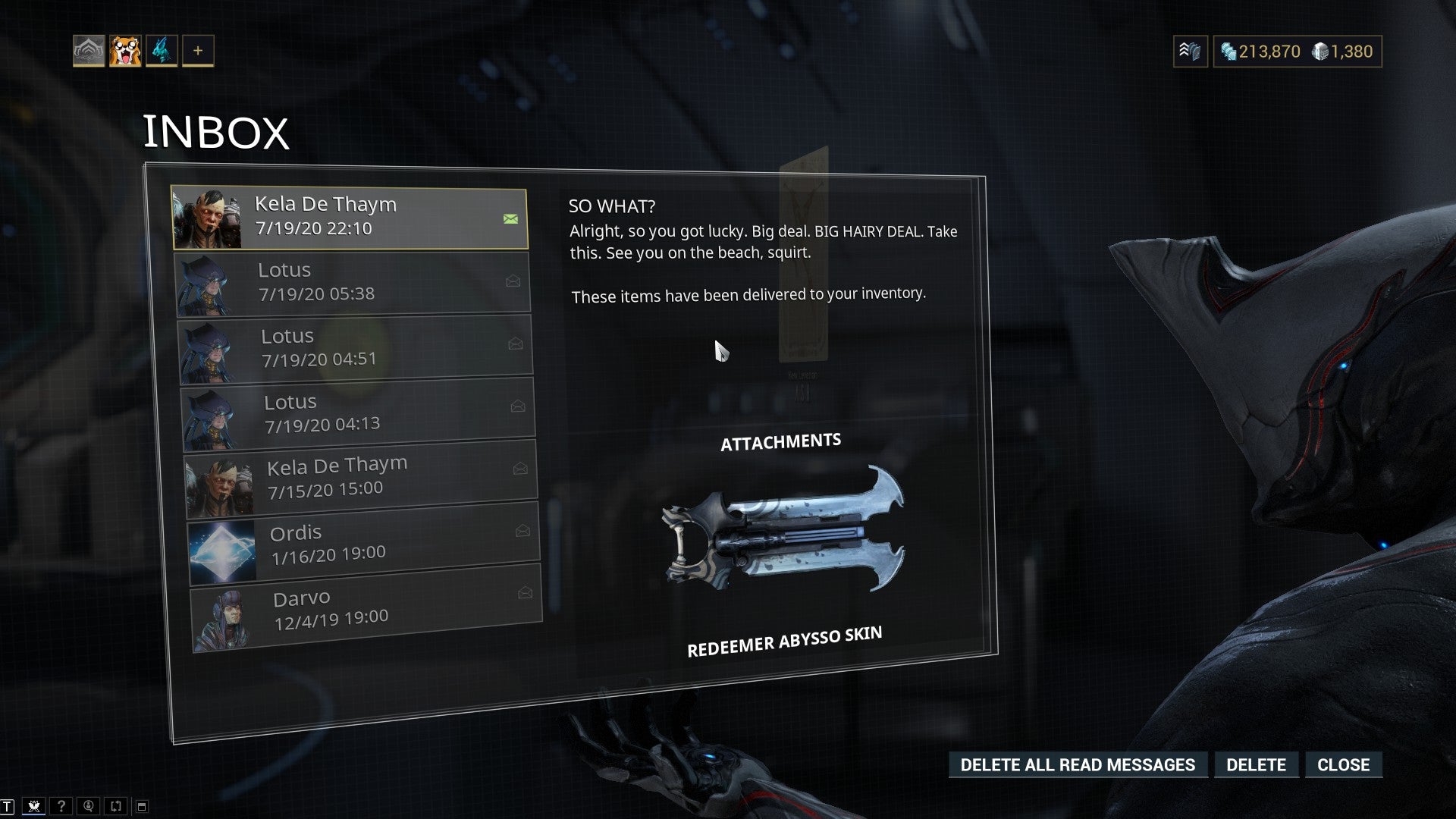Select the Lotus icon in bottom toolbar

click(x=34, y=806)
